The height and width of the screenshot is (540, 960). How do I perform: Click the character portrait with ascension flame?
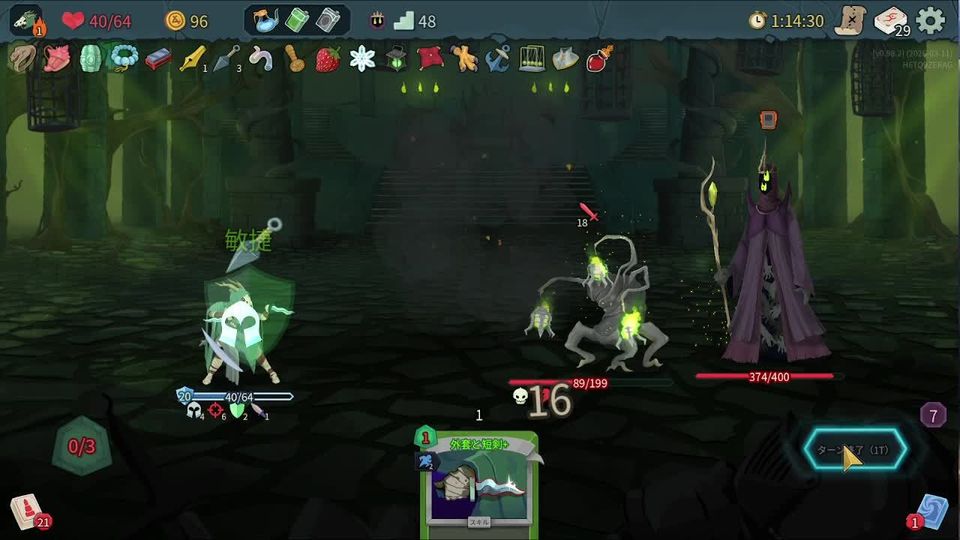pyautogui.click(x=27, y=21)
